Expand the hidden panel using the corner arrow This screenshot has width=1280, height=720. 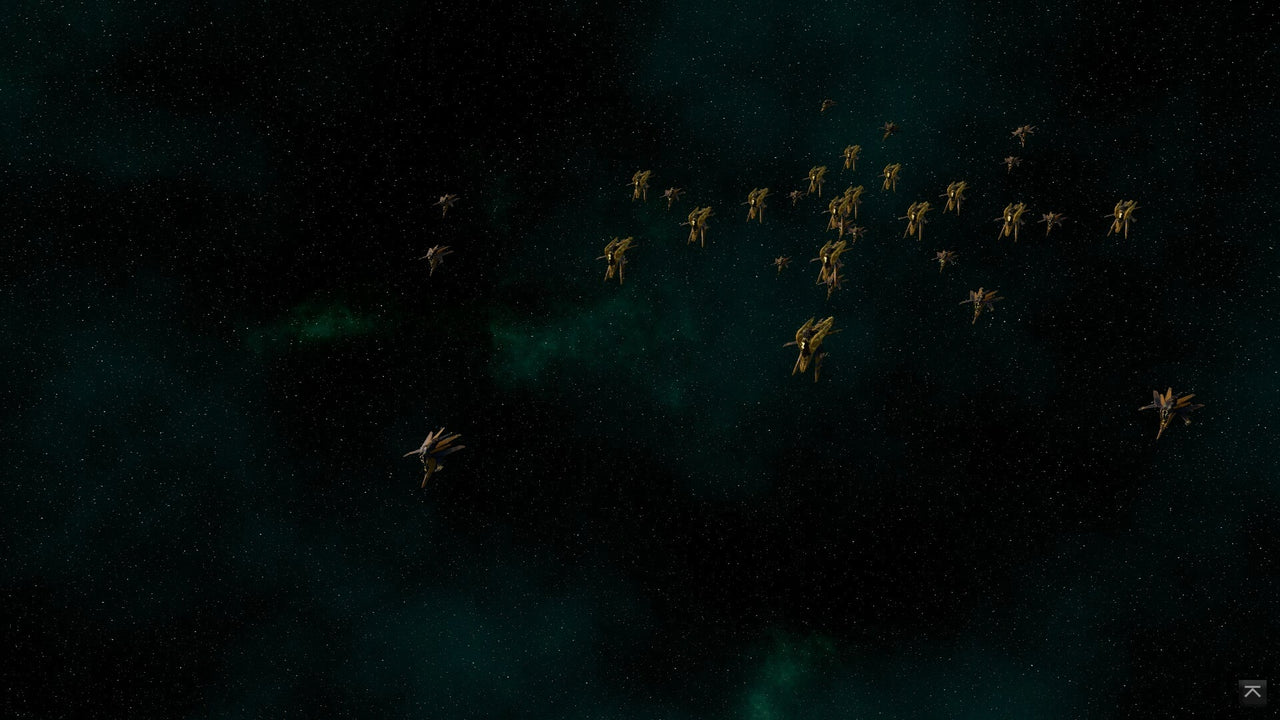(x=1252, y=692)
